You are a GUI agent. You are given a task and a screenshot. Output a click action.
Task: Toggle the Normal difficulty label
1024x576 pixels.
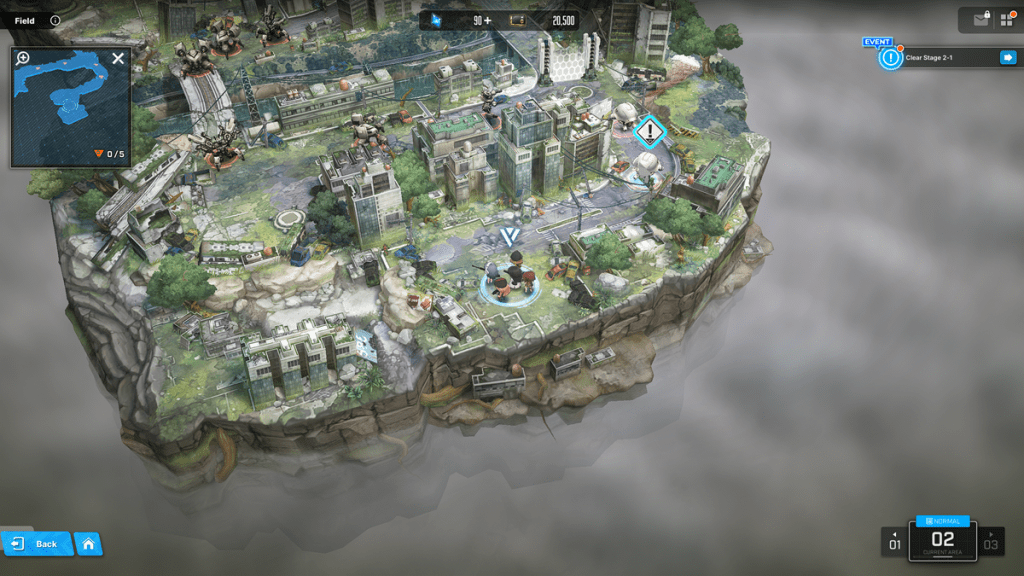pos(943,521)
